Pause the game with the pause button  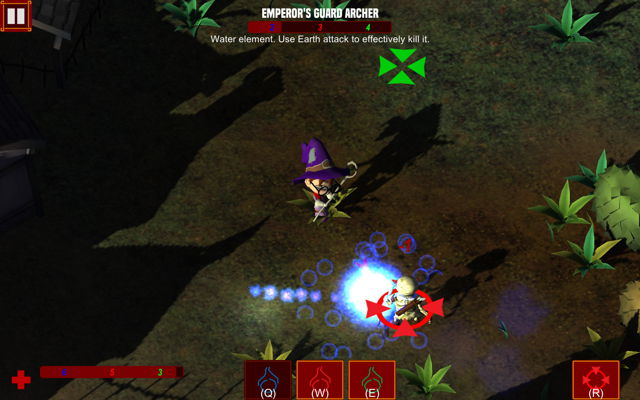point(16,15)
